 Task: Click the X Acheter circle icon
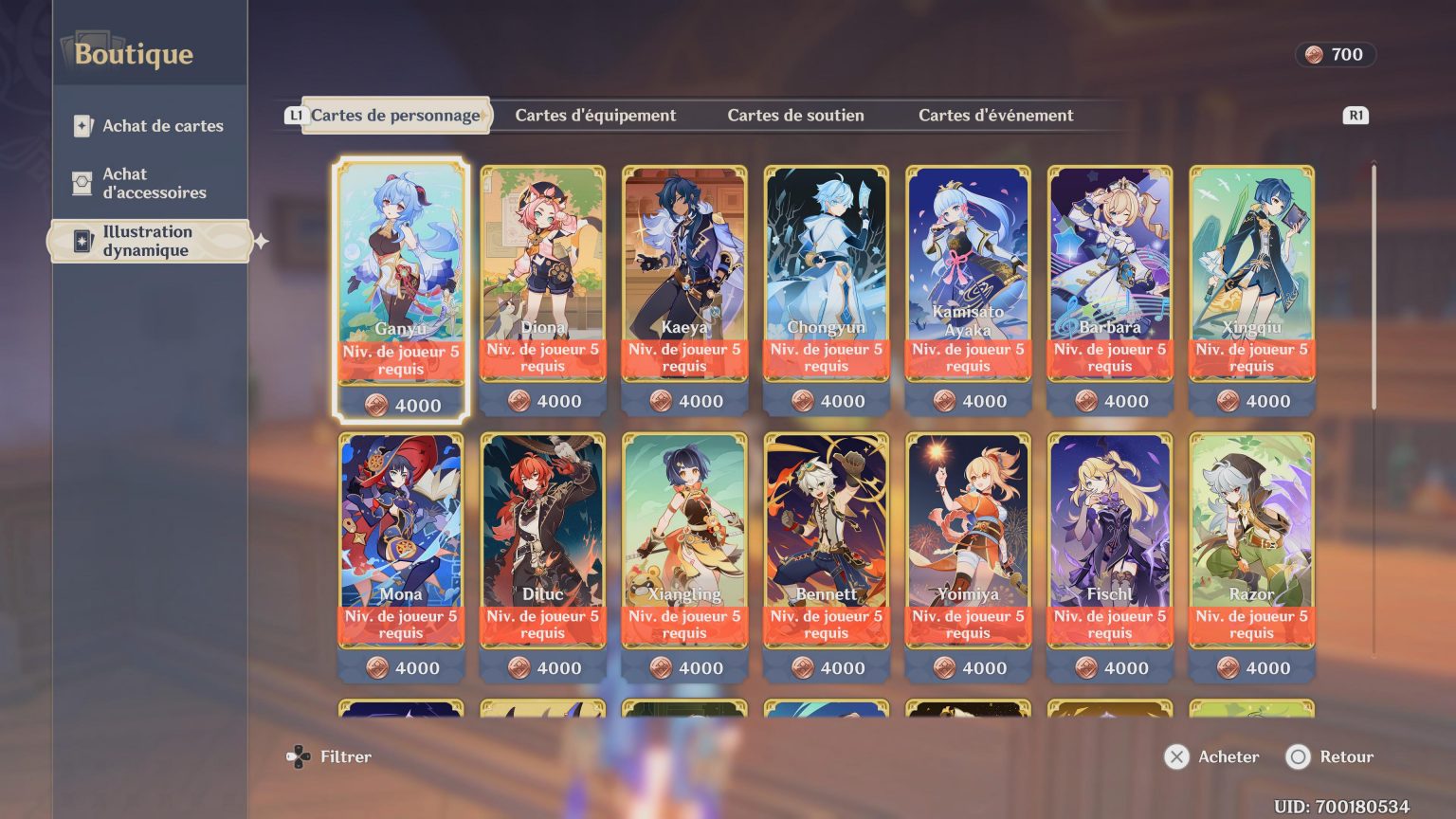(x=1175, y=757)
